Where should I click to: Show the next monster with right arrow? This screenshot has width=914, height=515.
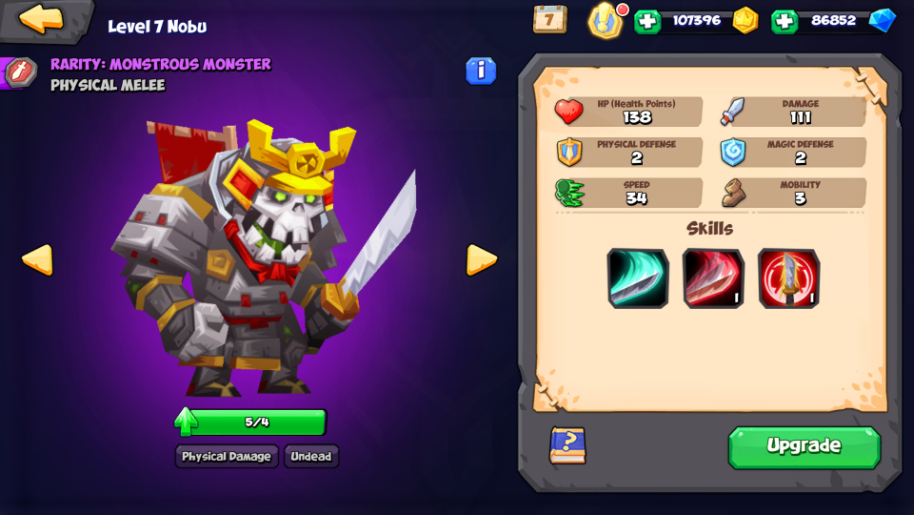pyautogui.click(x=481, y=260)
